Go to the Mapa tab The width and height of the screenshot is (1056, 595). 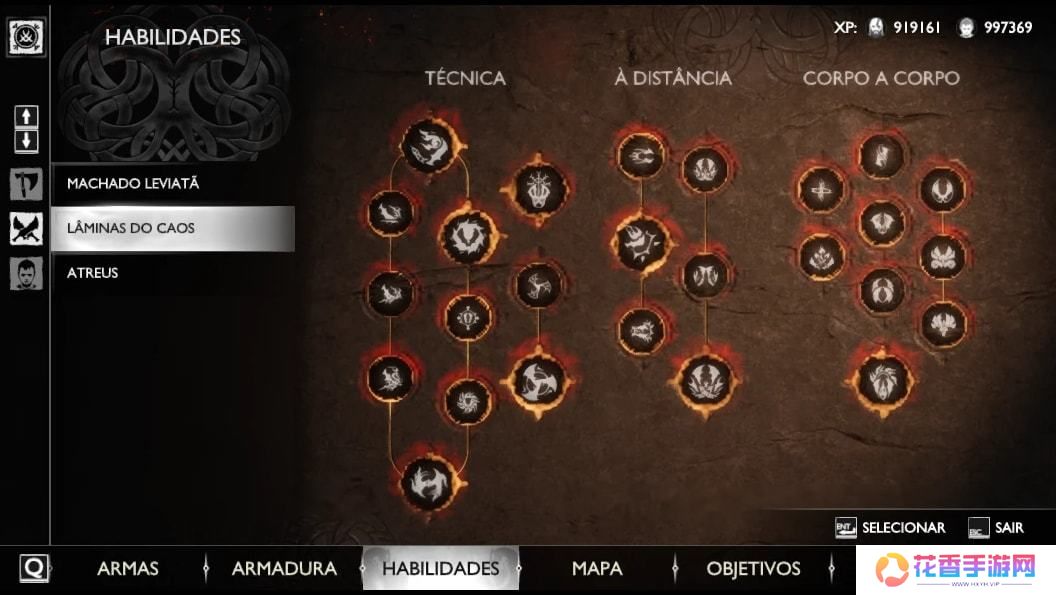pos(597,568)
